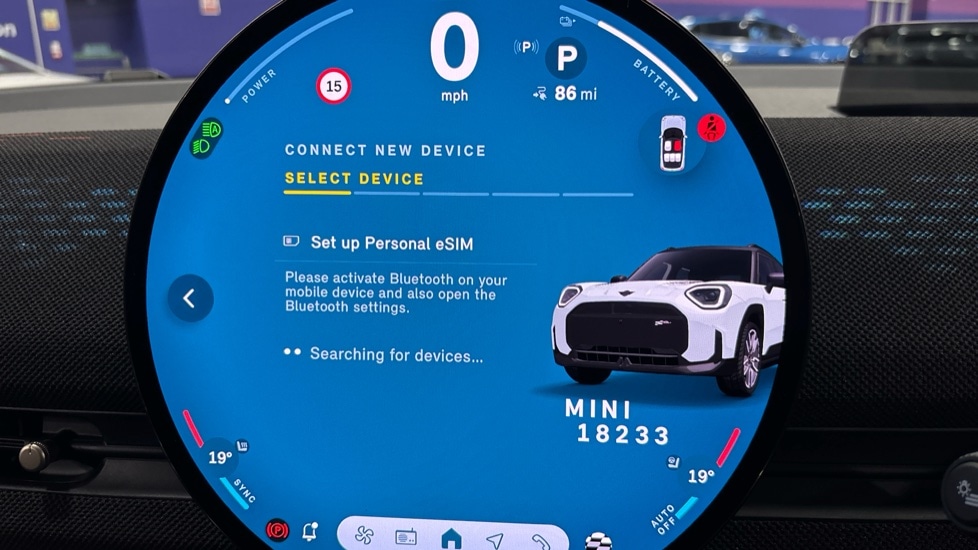The height and width of the screenshot is (550, 978).
Task: Open the car door status icon
Action: click(674, 142)
